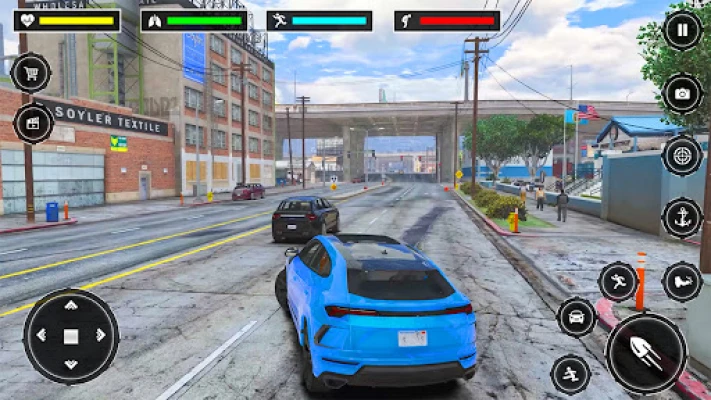Viewport: 711px width, 400px height.
Task: Tap the camera view button
Action: pyautogui.click(x=682, y=93)
